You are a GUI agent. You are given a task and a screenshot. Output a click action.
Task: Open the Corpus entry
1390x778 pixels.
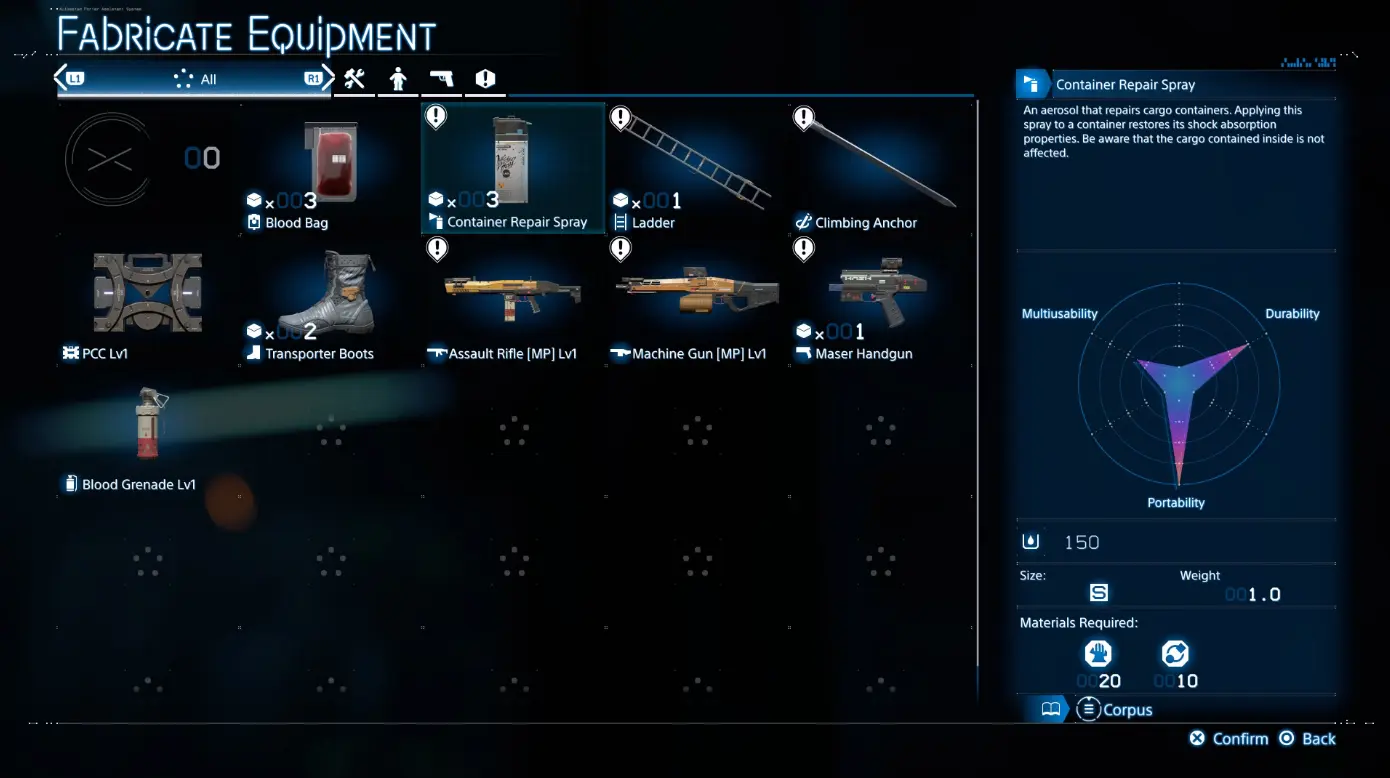(1115, 710)
